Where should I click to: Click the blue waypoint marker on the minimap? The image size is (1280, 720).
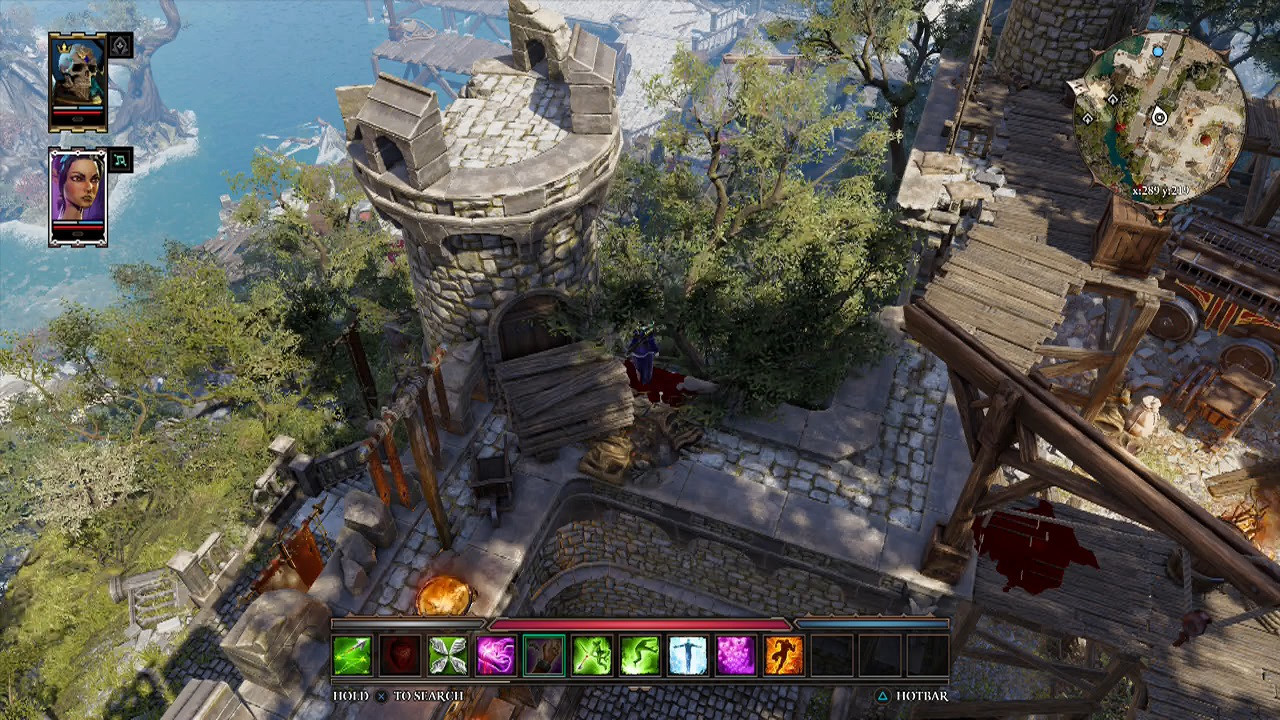pyautogui.click(x=1158, y=50)
